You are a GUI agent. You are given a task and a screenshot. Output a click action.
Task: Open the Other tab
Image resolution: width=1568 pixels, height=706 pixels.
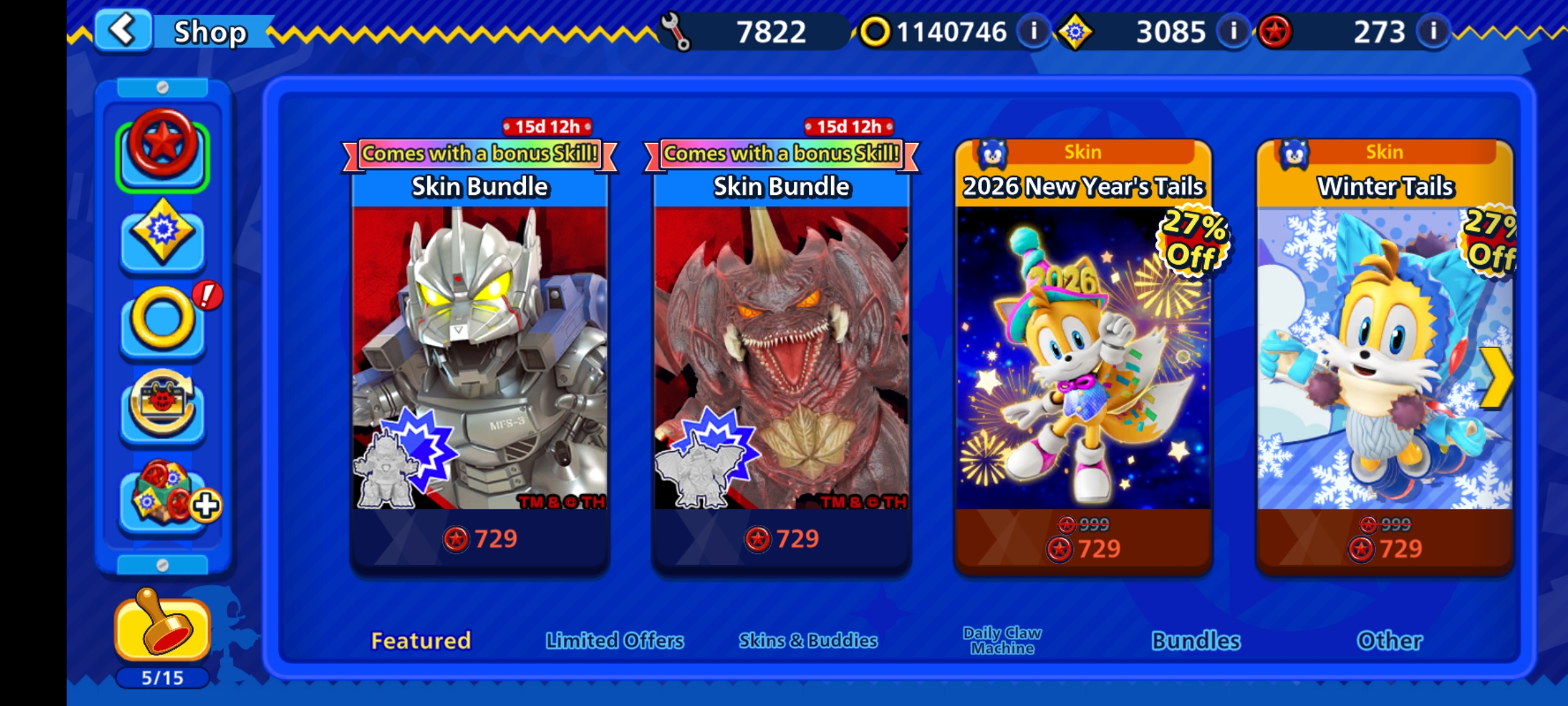pyautogui.click(x=1390, y=641)
